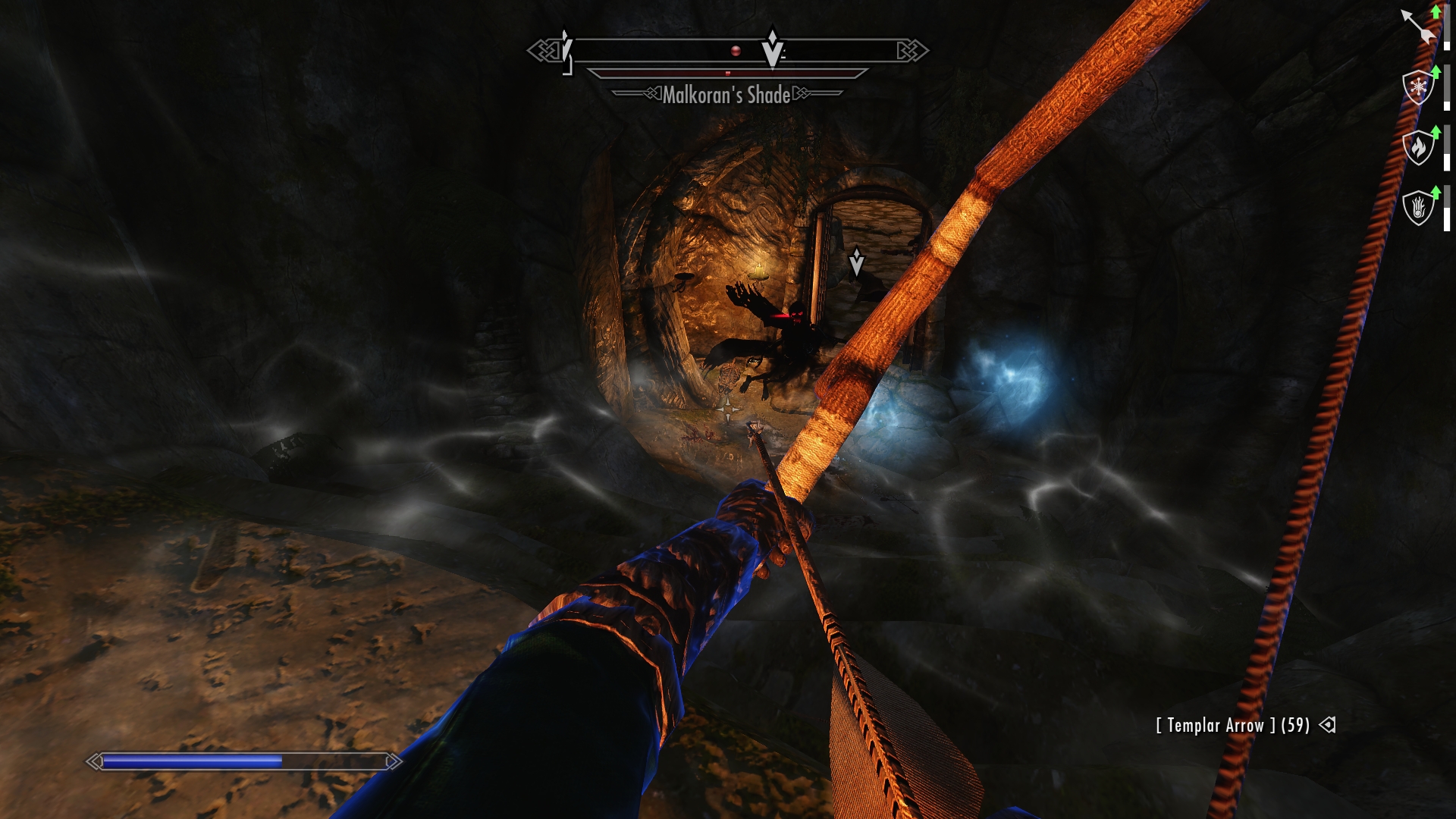
Task: Click the quest marker on the compass
Action: point(773,49)
